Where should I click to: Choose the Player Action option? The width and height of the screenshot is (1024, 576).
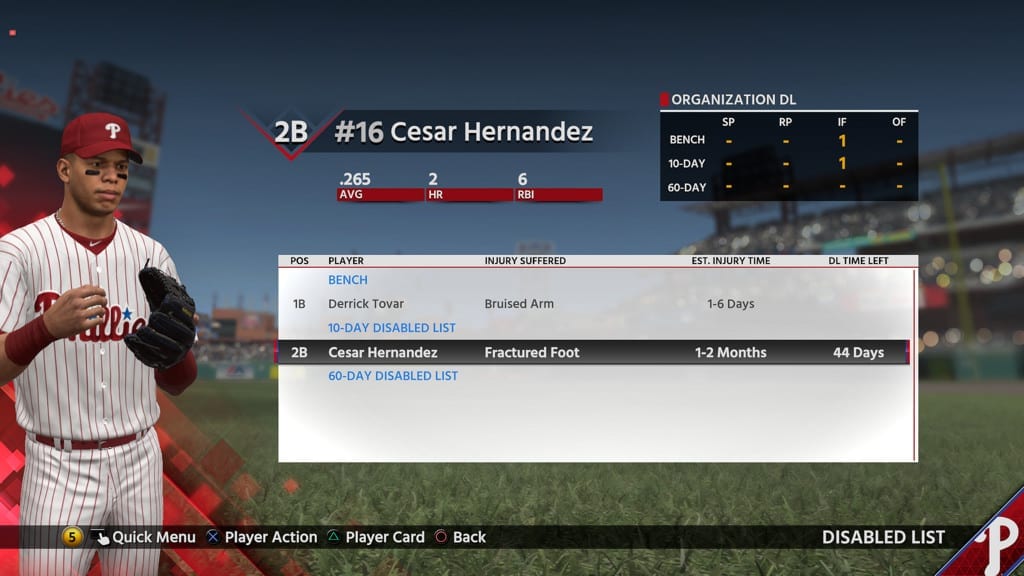tap(261, 537)
